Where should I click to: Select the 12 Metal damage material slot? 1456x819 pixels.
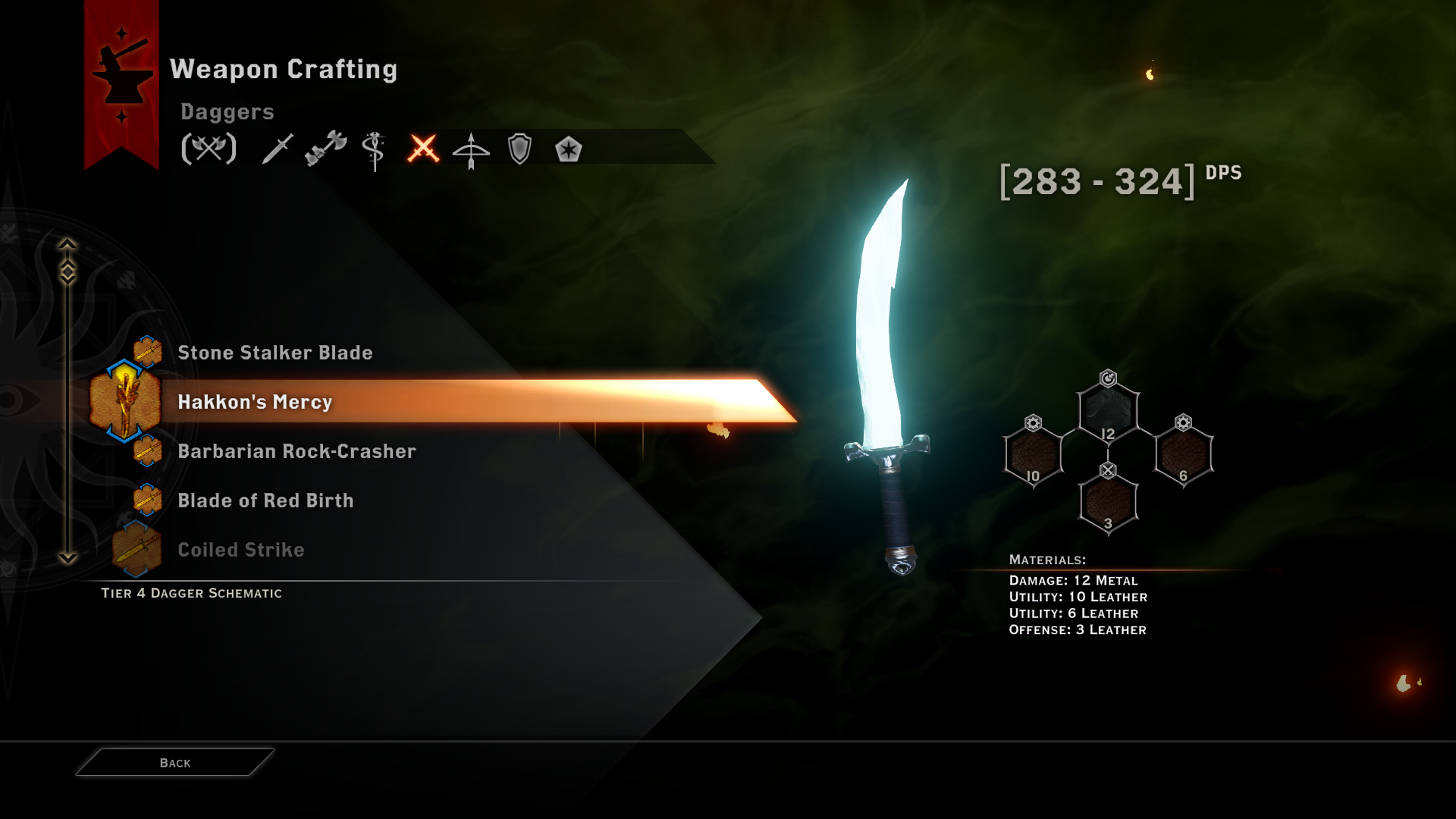1108,413
